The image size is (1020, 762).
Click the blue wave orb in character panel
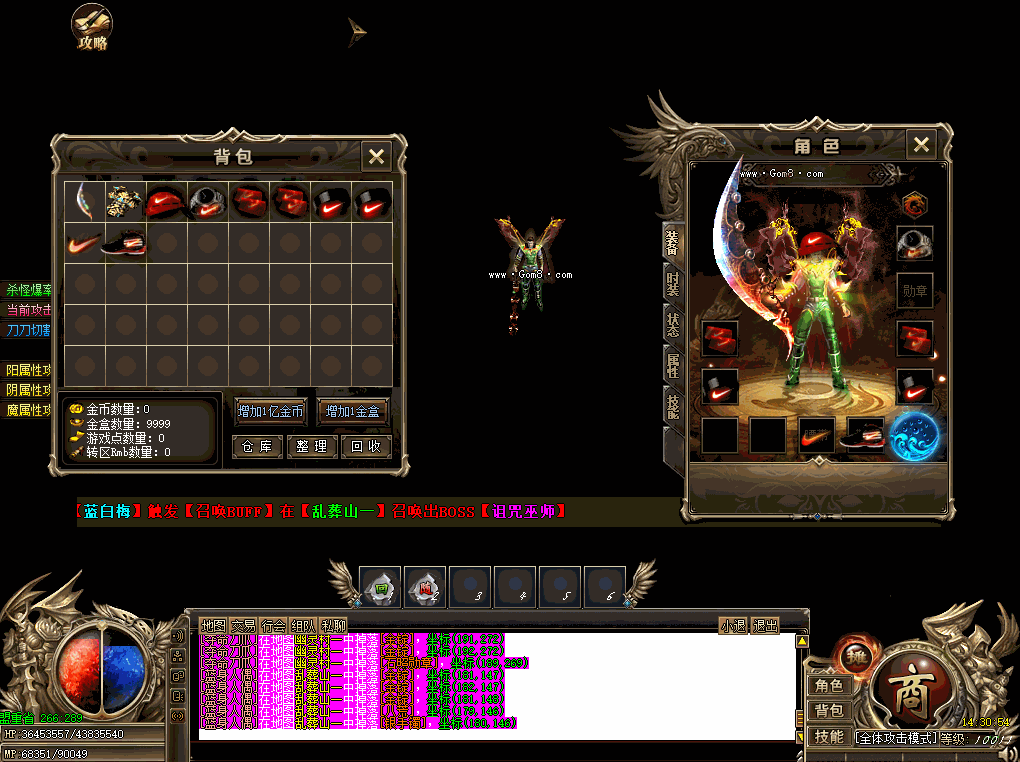(x=913, y=436)
